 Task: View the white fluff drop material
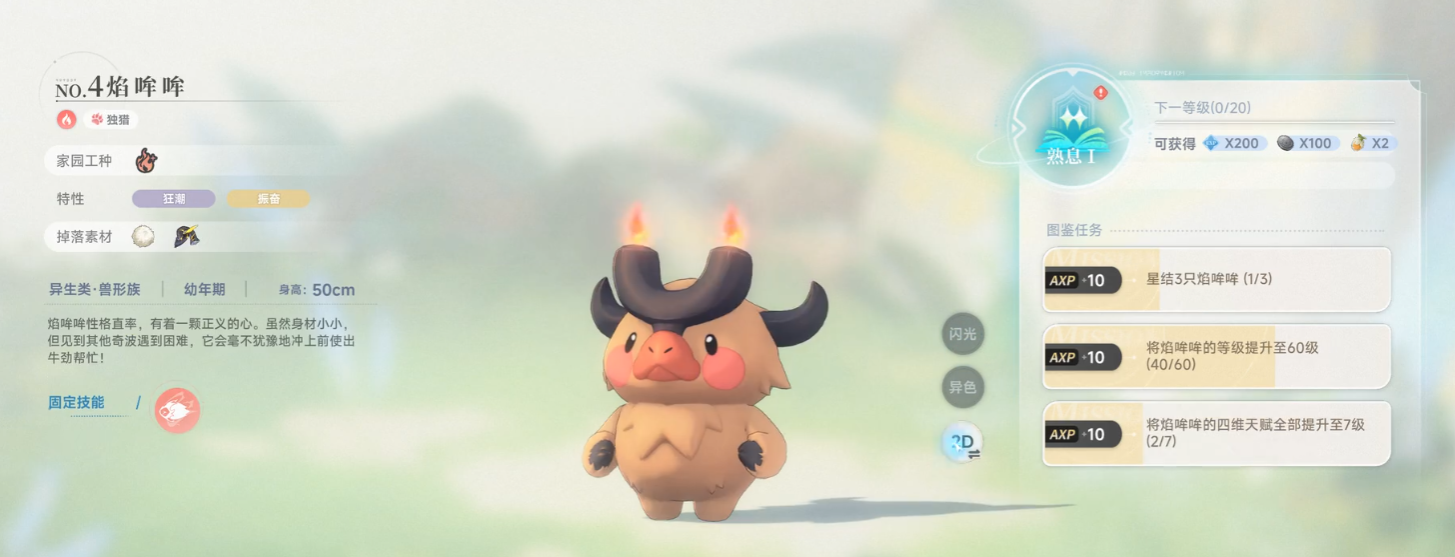click(x=144, y=237)
